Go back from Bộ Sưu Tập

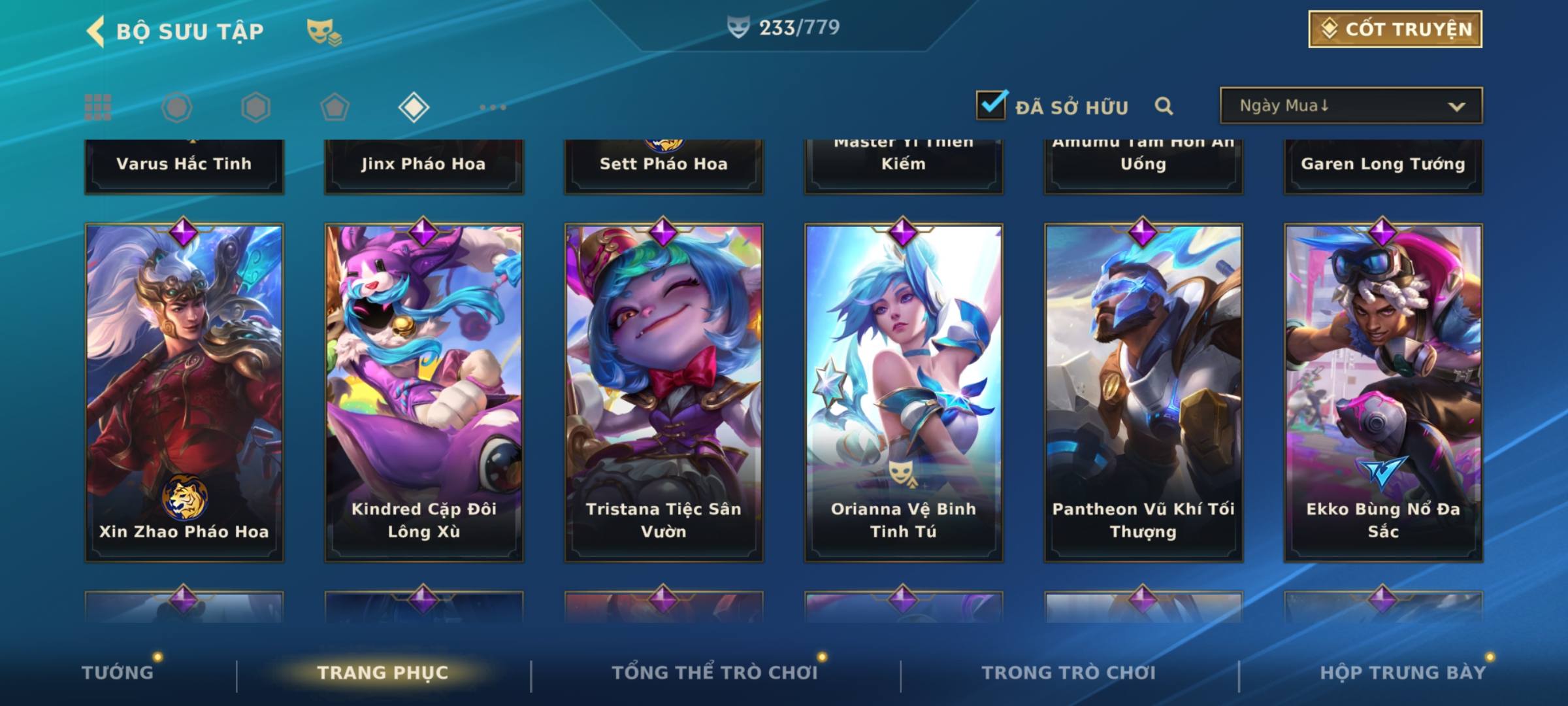tap(96, 31)
